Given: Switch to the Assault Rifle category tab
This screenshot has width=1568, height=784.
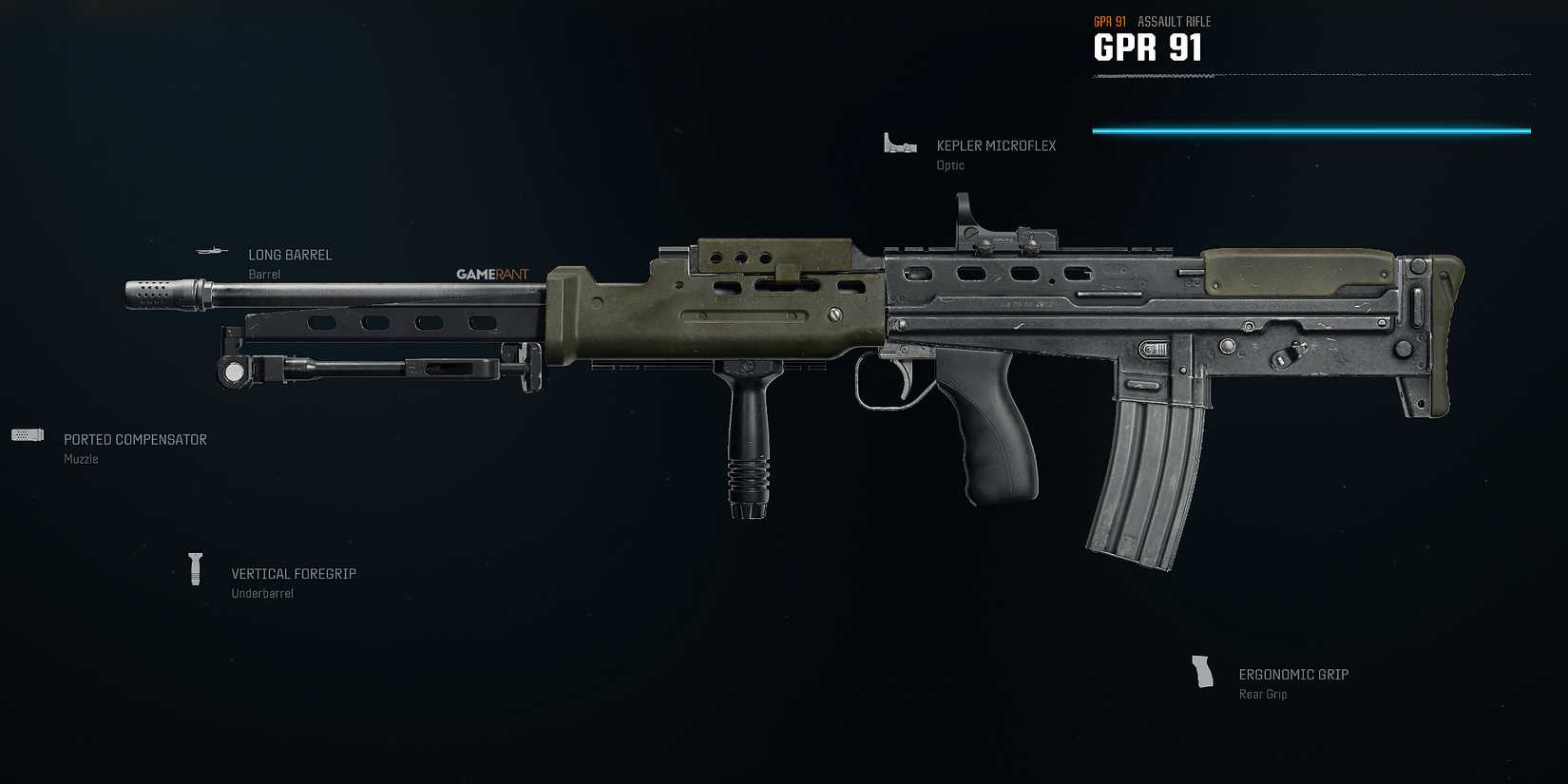Looking at the screenshot, I should click(x=1174, y=21).
